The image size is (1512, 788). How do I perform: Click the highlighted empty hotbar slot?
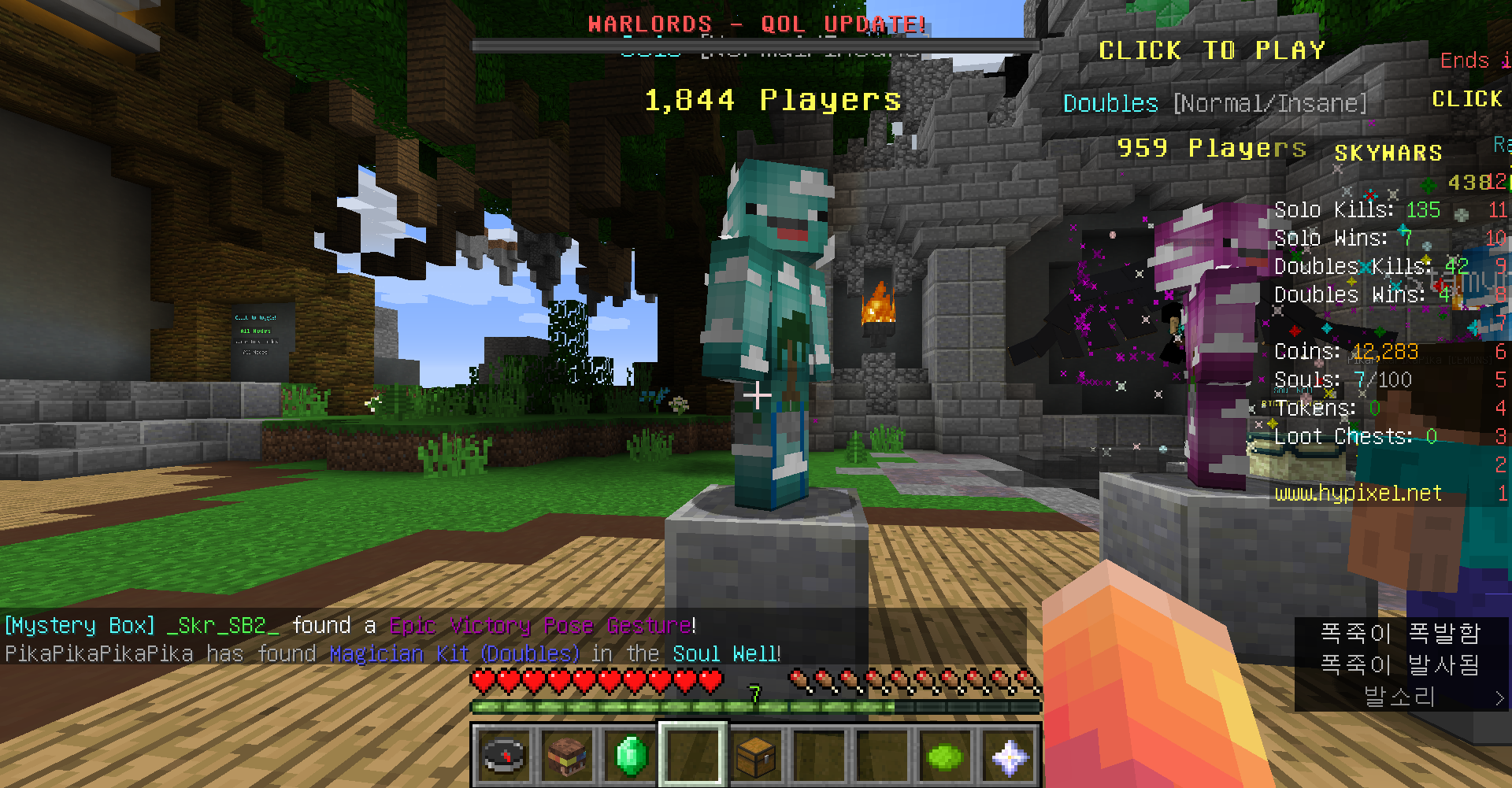(x=693, y=756)
